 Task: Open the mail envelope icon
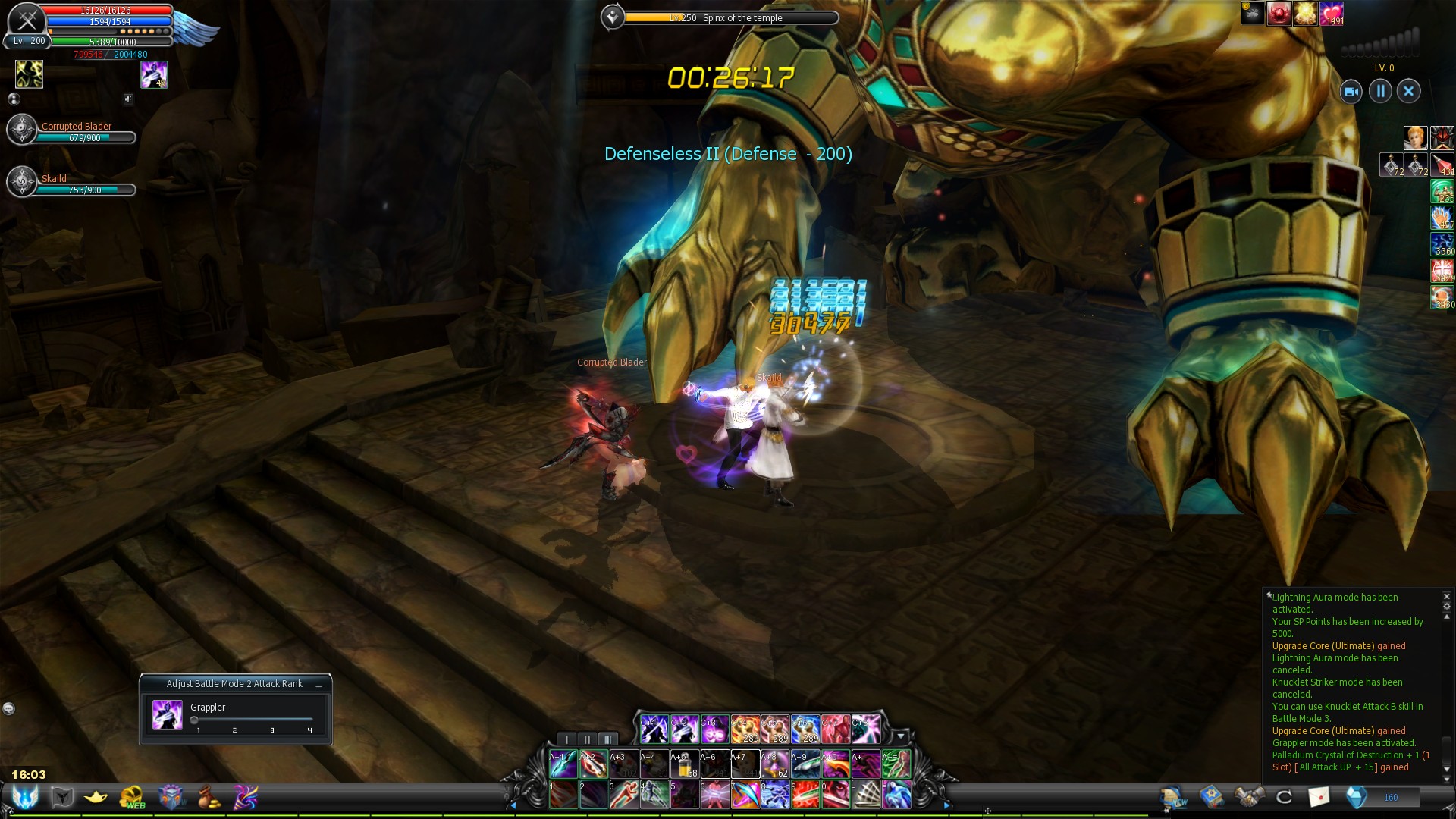(1319, 796)
